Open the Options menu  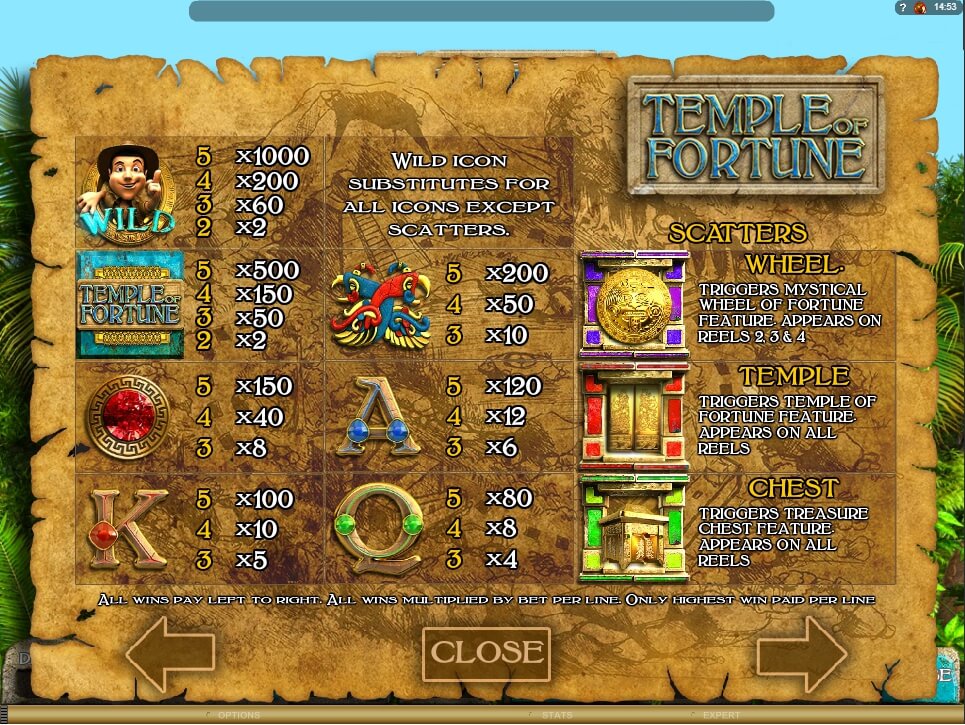238,715
